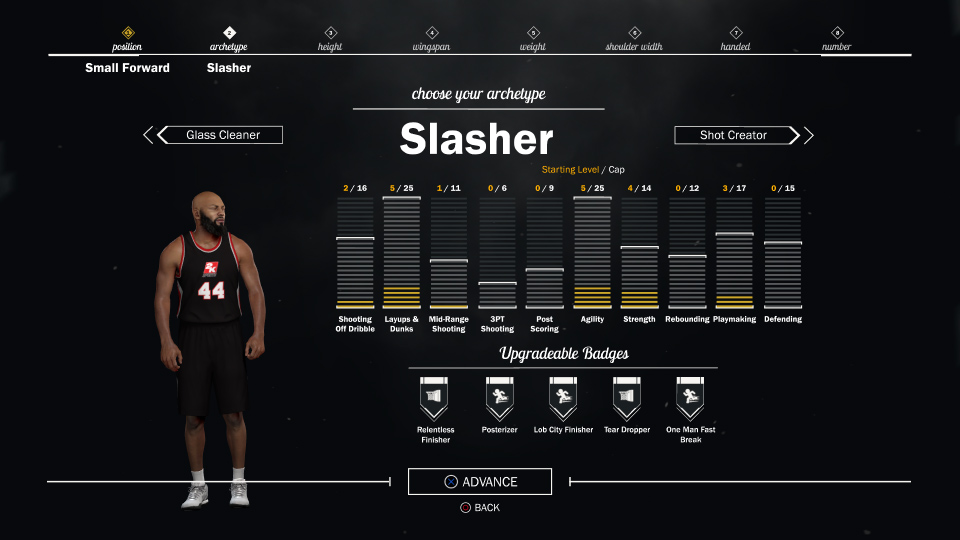Pick the One Man Fast Break badge

(x=691, y=400)
